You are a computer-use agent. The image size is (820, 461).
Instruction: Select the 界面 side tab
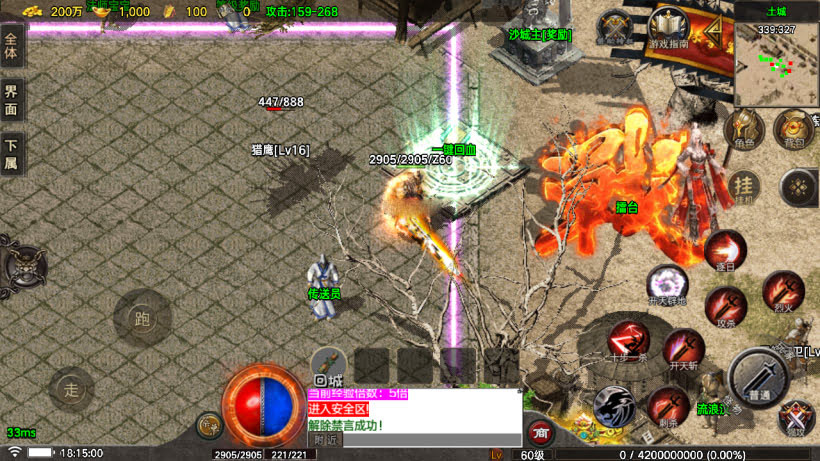(x=12, y=103)
